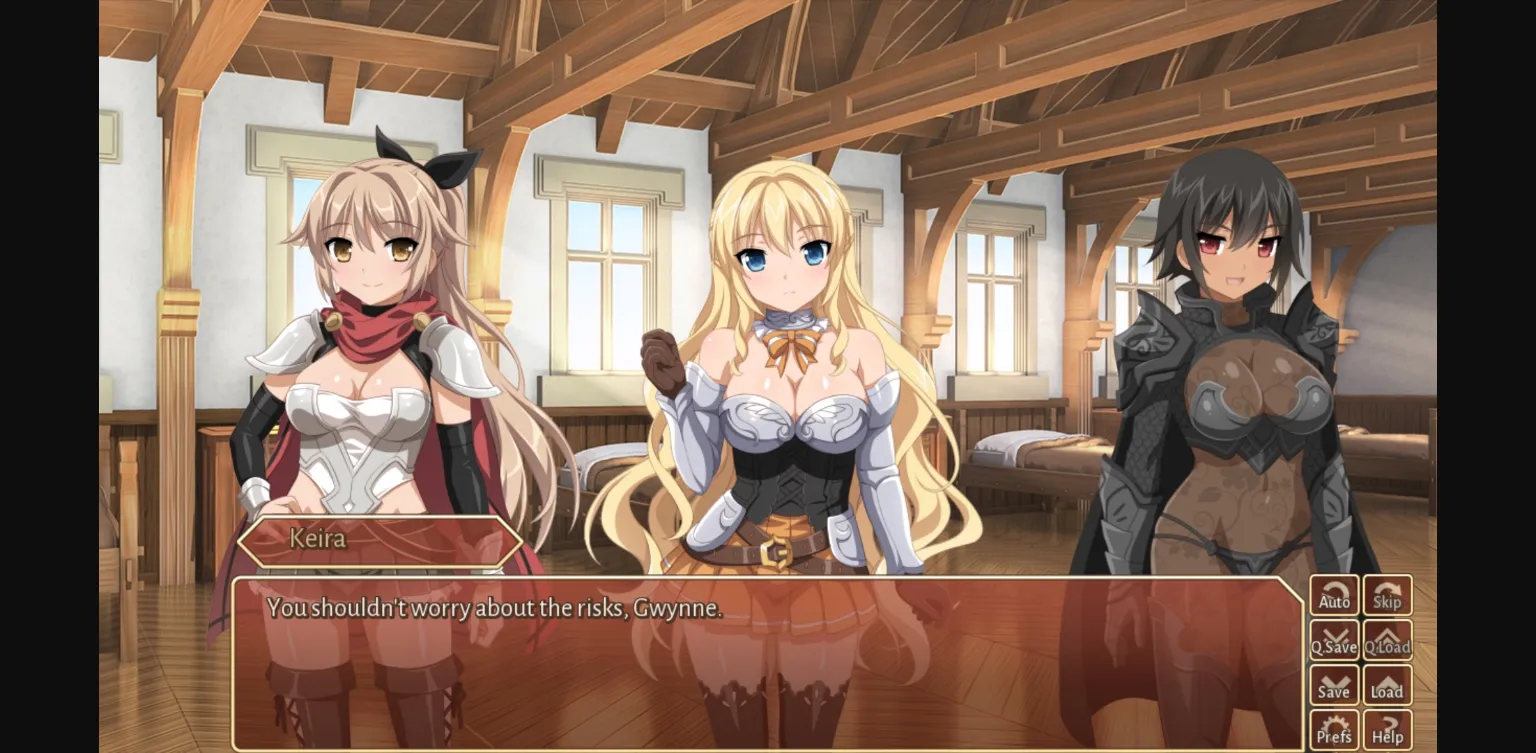The width and height of the screenshot is (1536, 753).
Task: Click the curved-arrow icon on the Auto button
Action: tap(1334, 590)
